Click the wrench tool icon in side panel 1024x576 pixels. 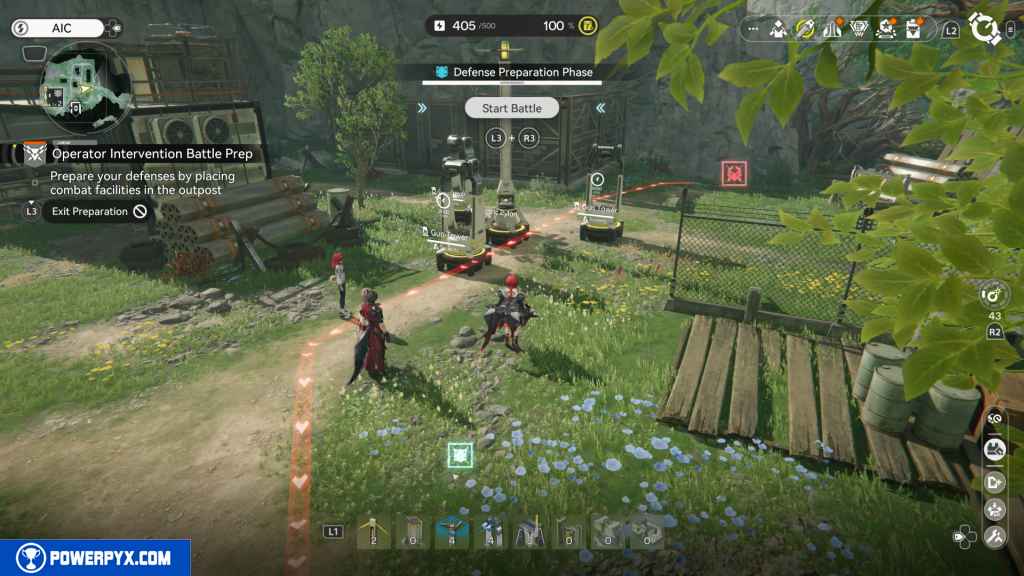pyautogui.click(x=993, y=537)
